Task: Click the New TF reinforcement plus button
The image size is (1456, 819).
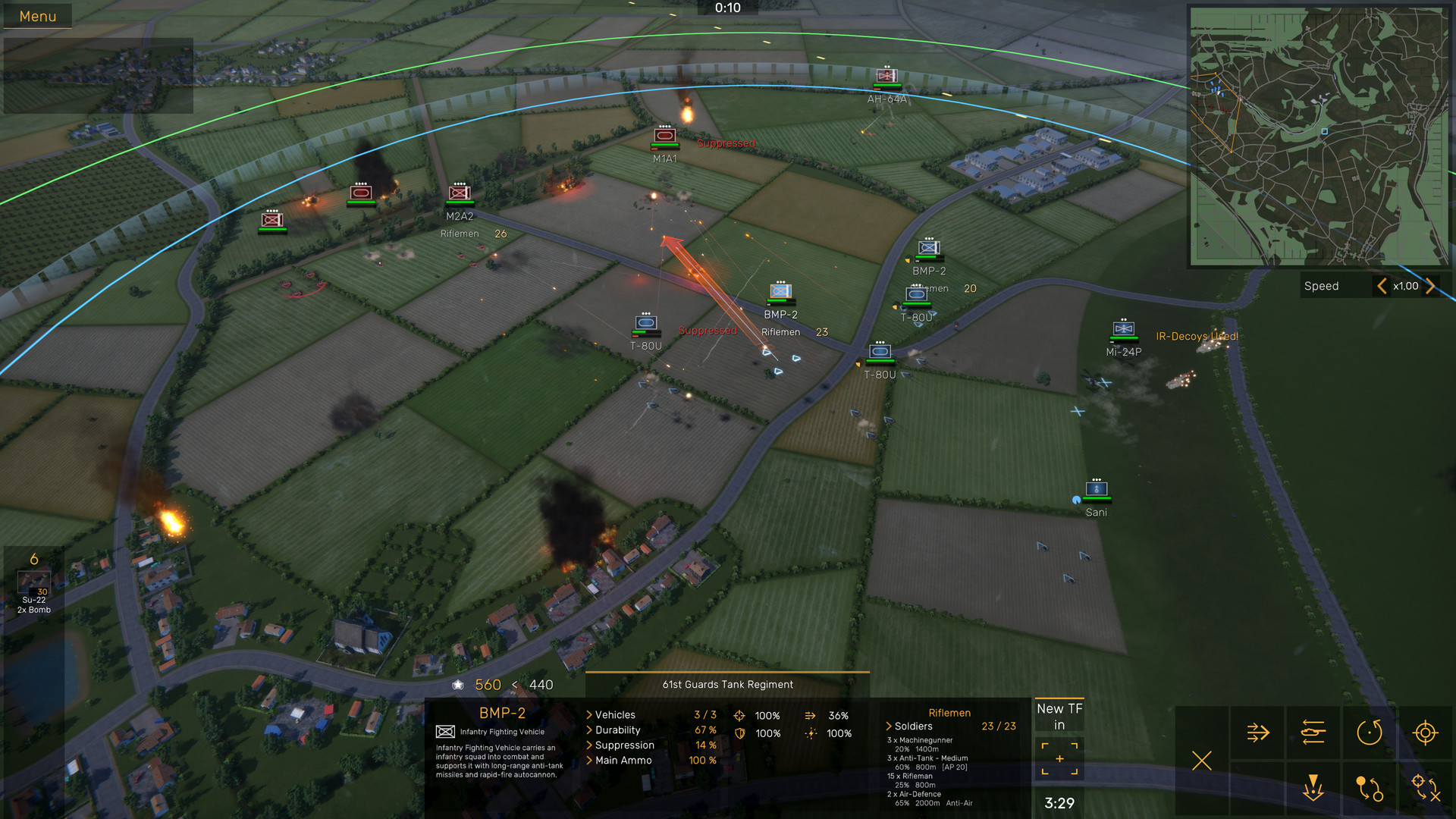Action: click(1059, 757)
